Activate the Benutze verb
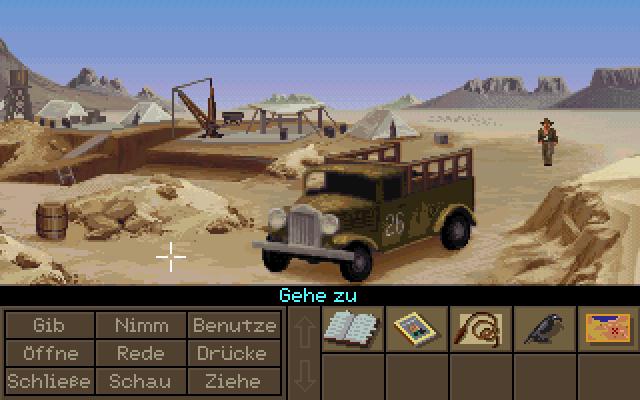The width and height of the screenshot is (640, 400). click(x=234, y=325)
